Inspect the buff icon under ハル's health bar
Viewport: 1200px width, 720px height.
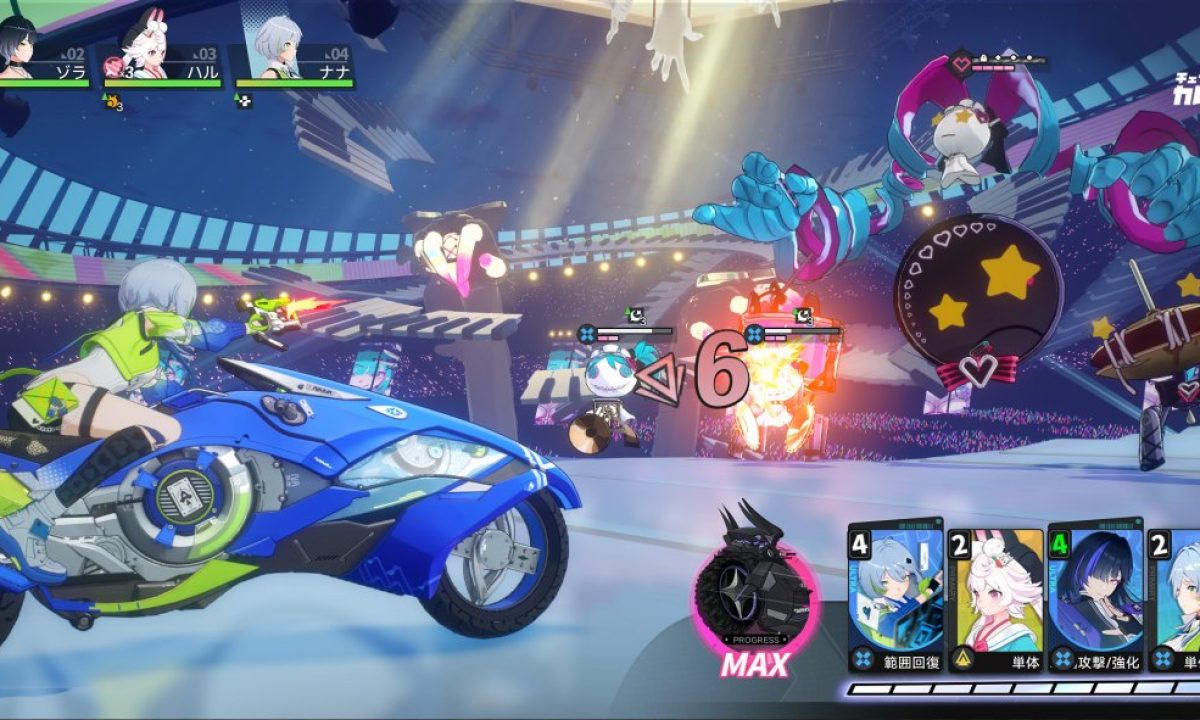tap(113, 101)
